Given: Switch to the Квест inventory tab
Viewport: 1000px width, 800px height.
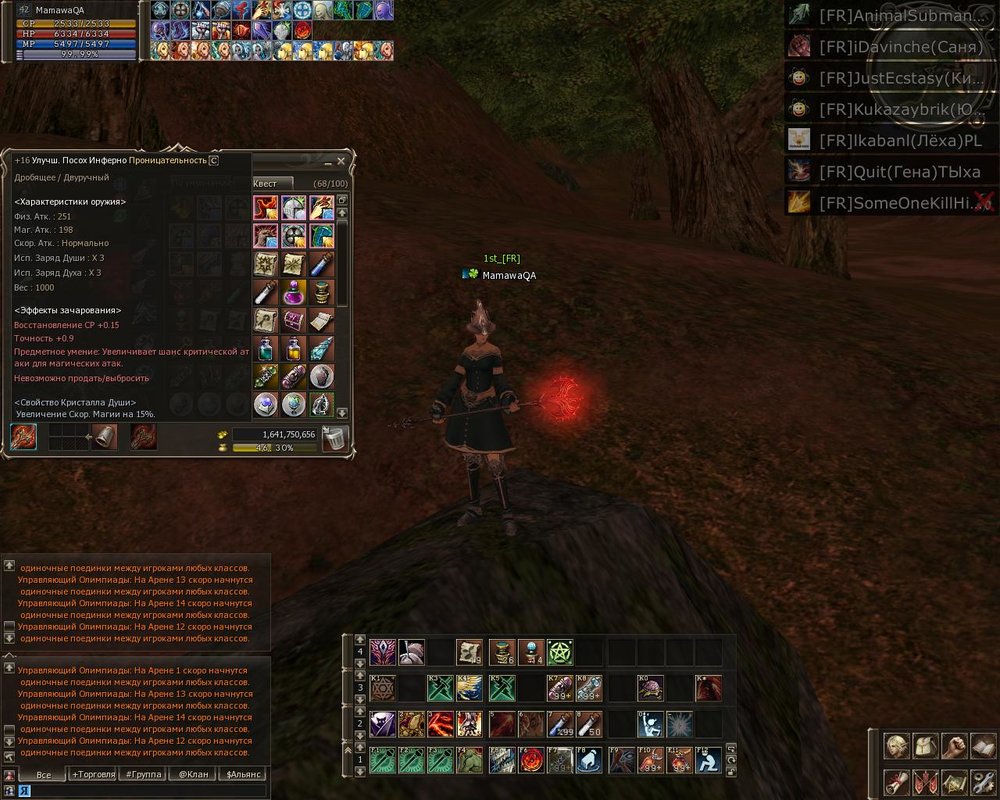Looking at the screenshot, I should (x=266, y=183).
